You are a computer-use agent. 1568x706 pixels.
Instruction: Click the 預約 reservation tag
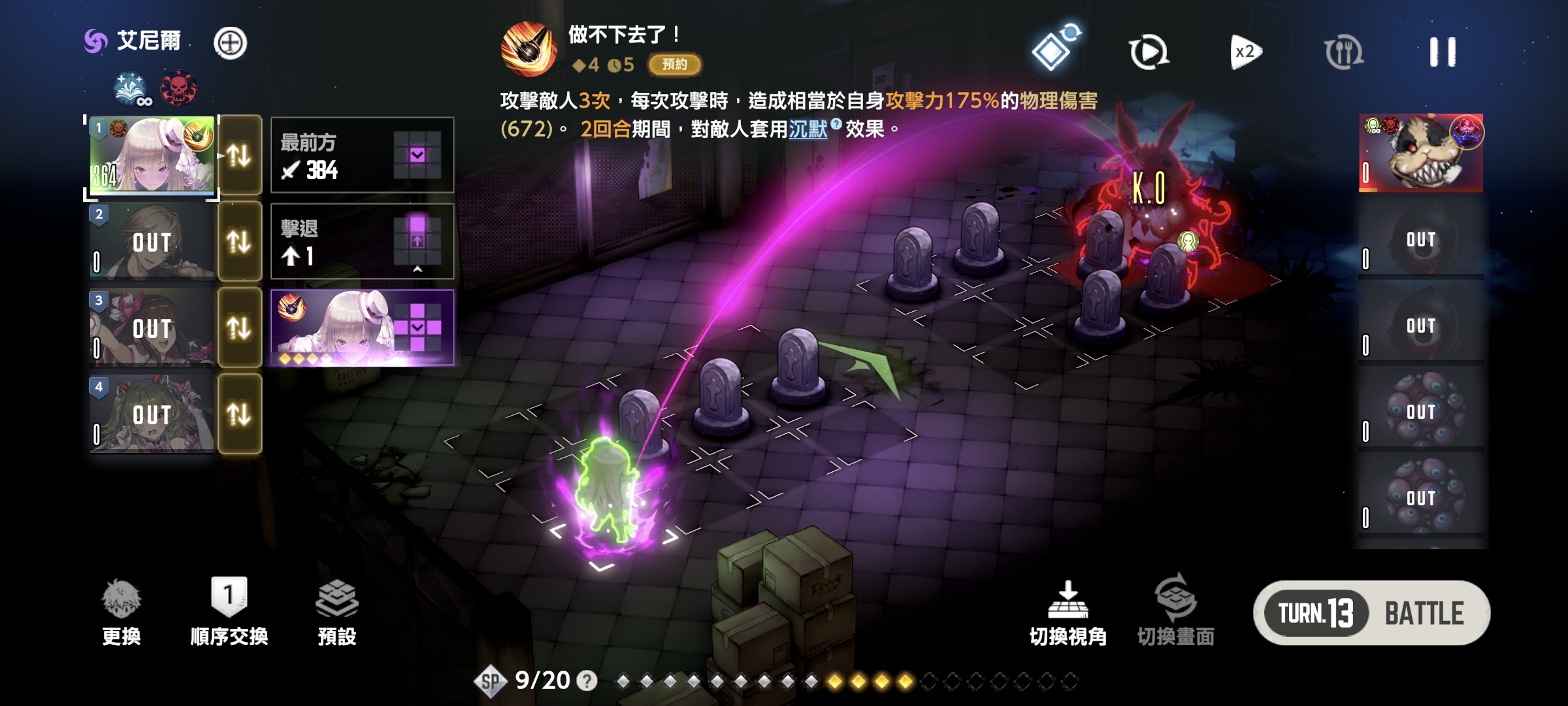click(x=674, y=64)
